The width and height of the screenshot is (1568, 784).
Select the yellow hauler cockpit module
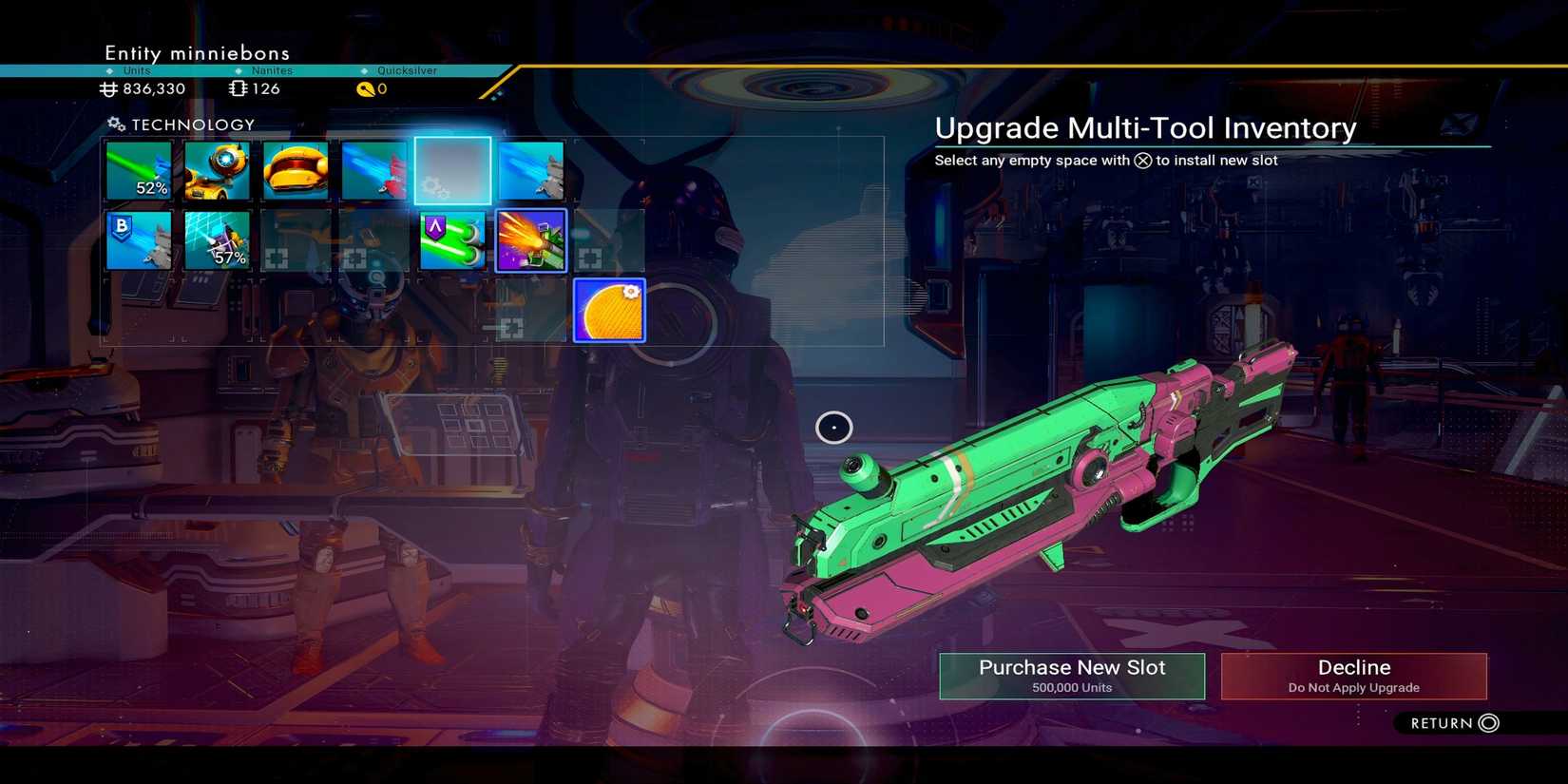pyautogui.click(x=295, y=171)
